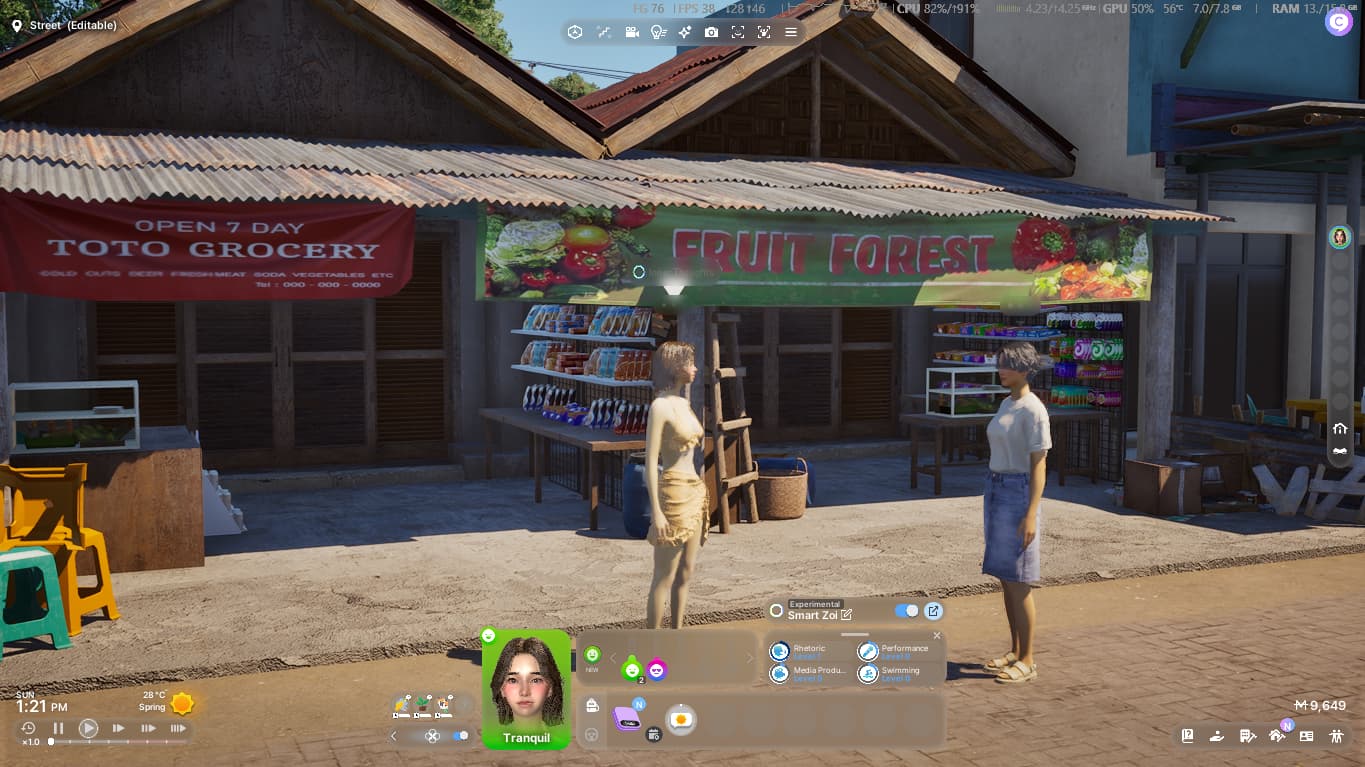Set game speed to normal play

tap(88, 728)
